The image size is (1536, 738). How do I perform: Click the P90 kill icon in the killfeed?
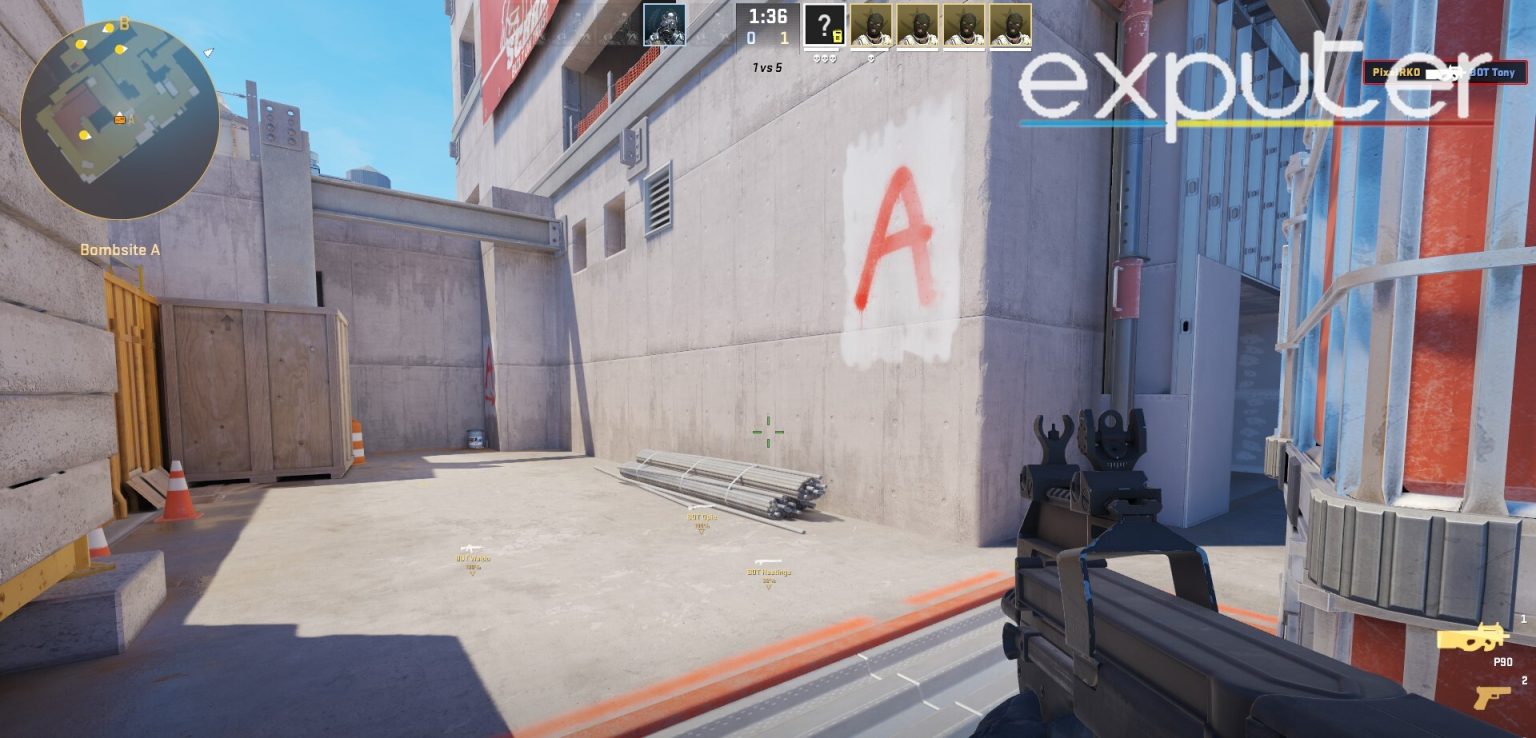(1448, 72)
